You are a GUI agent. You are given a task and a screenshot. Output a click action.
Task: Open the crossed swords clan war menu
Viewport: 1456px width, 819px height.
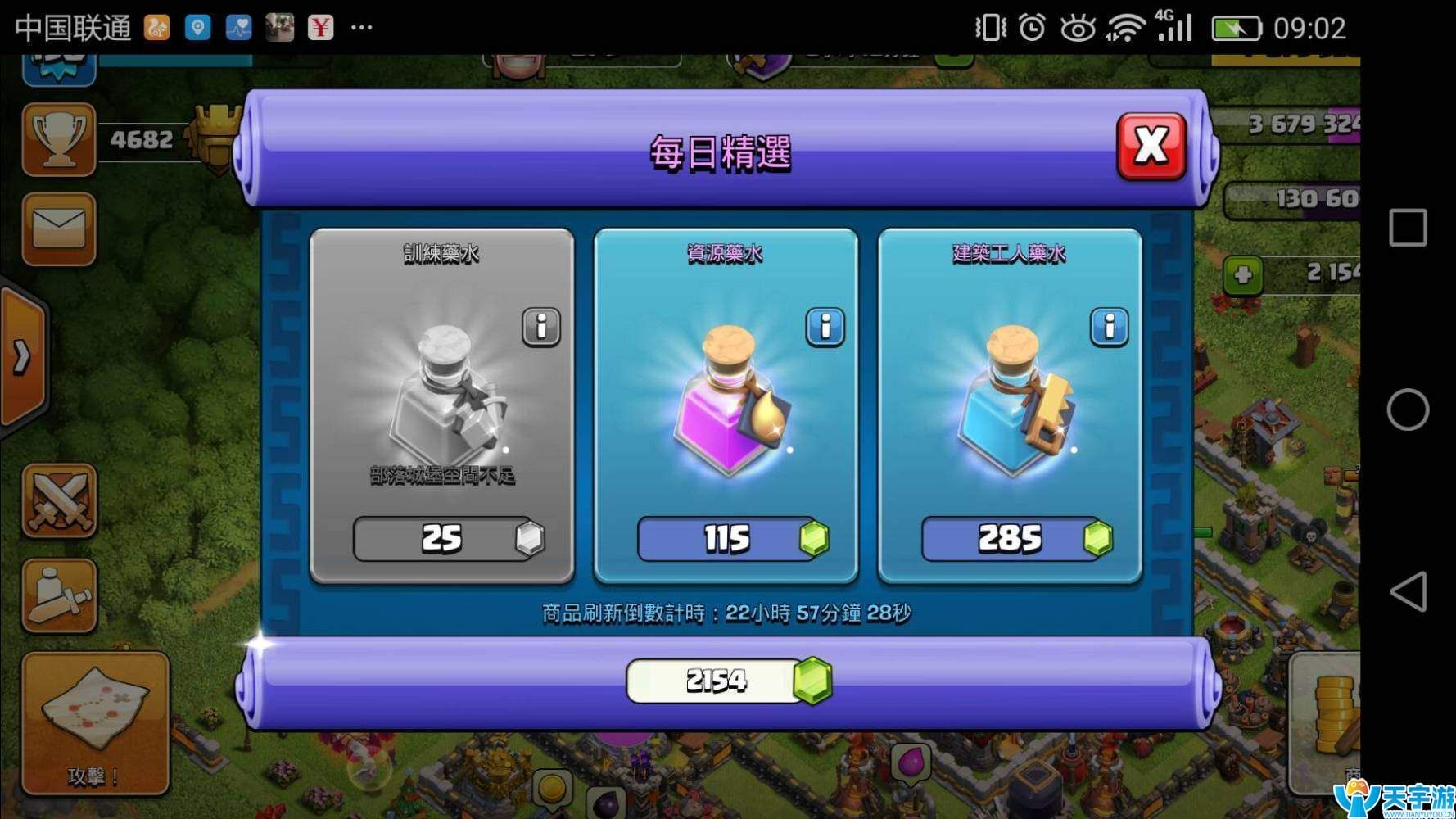point(59,500)
